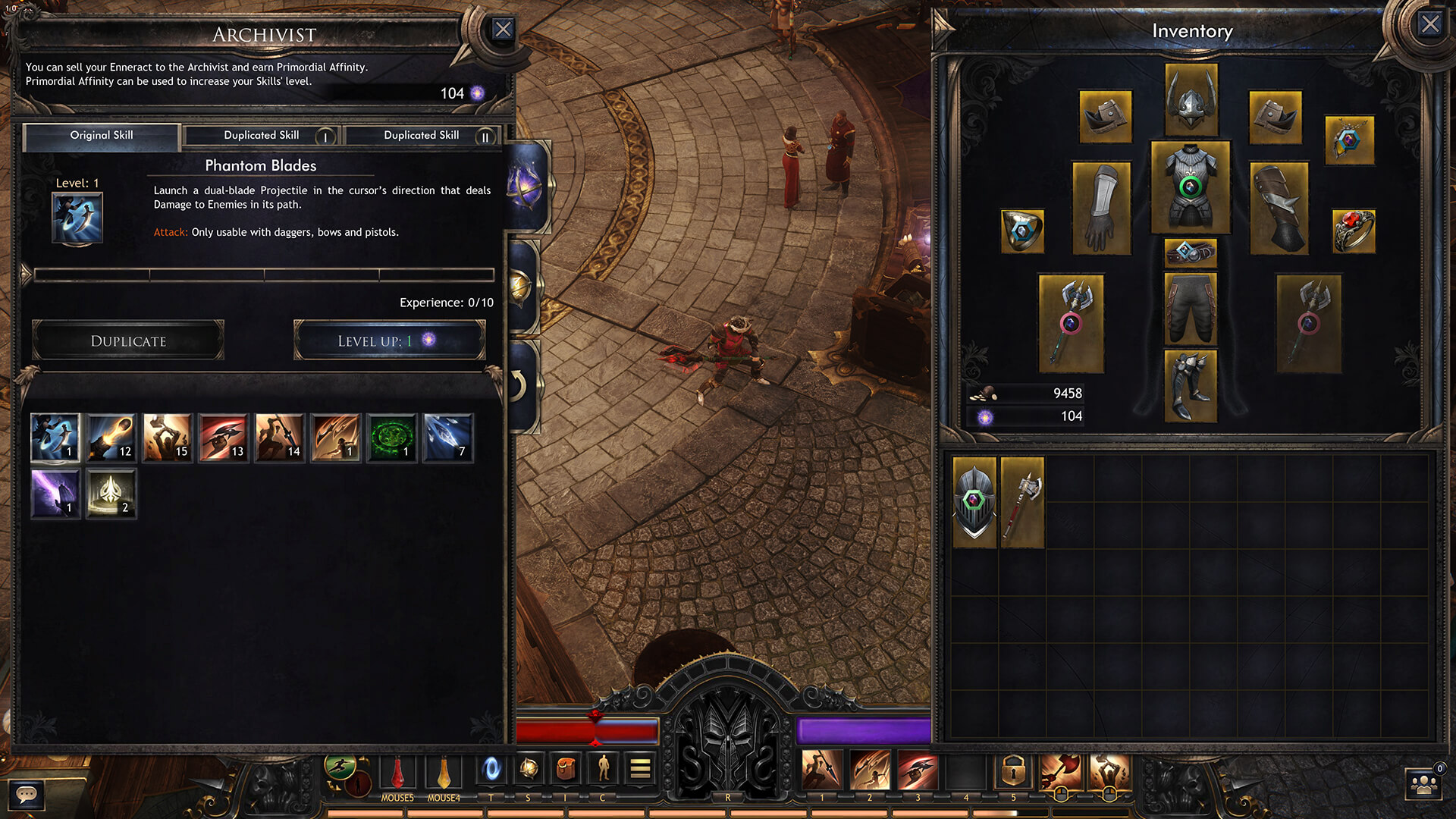Choose the level 15 hammer smash skill
The image size is (1456, 819).
click(x=167, y=438)
